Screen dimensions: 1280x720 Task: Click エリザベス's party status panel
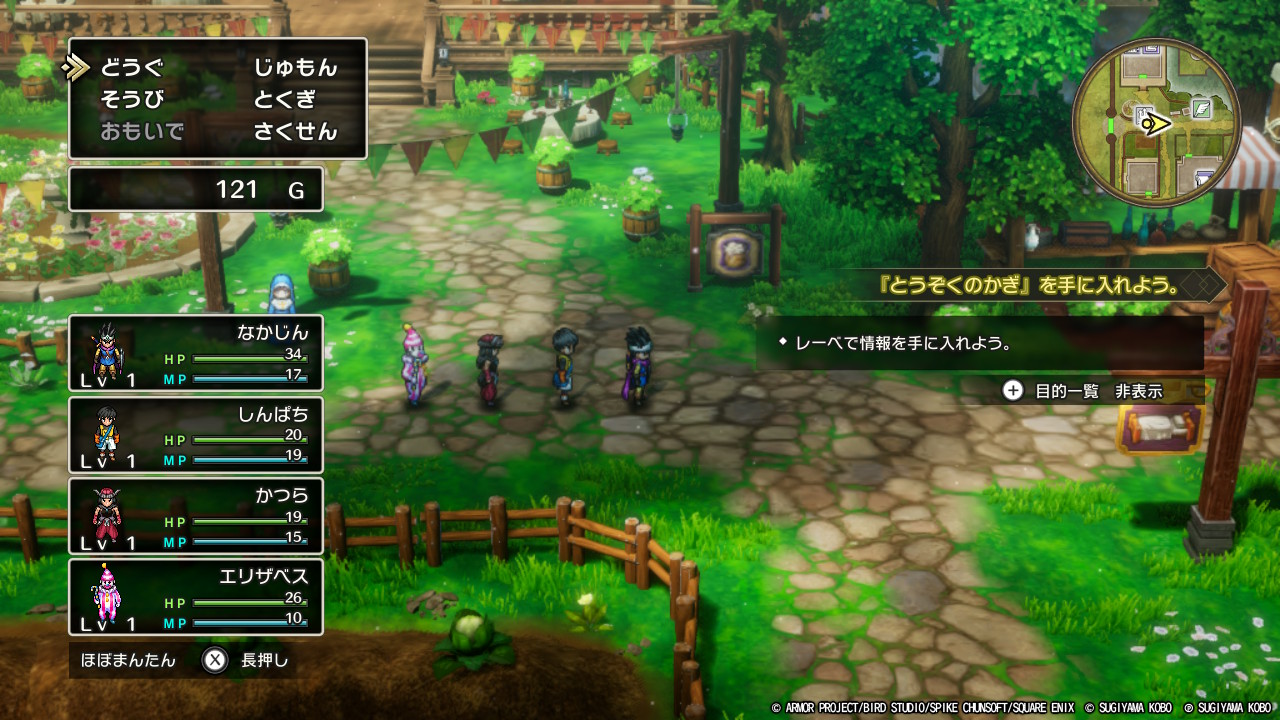196,597
